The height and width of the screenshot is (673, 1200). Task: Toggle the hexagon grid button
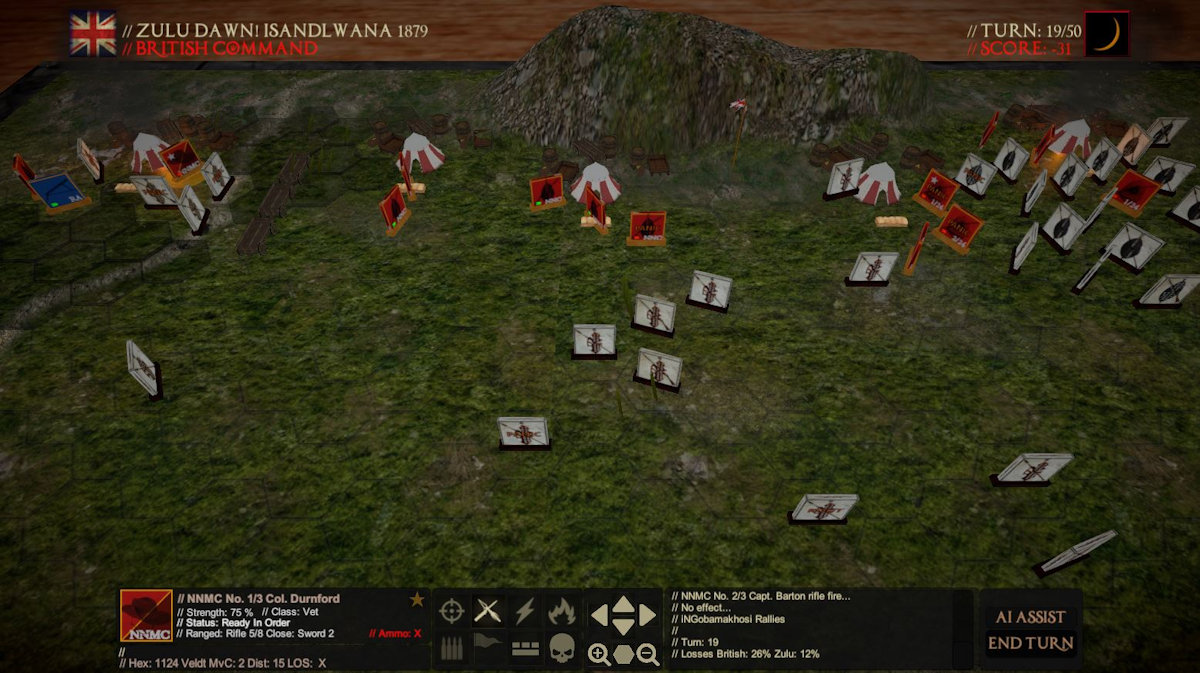[623, 655]
